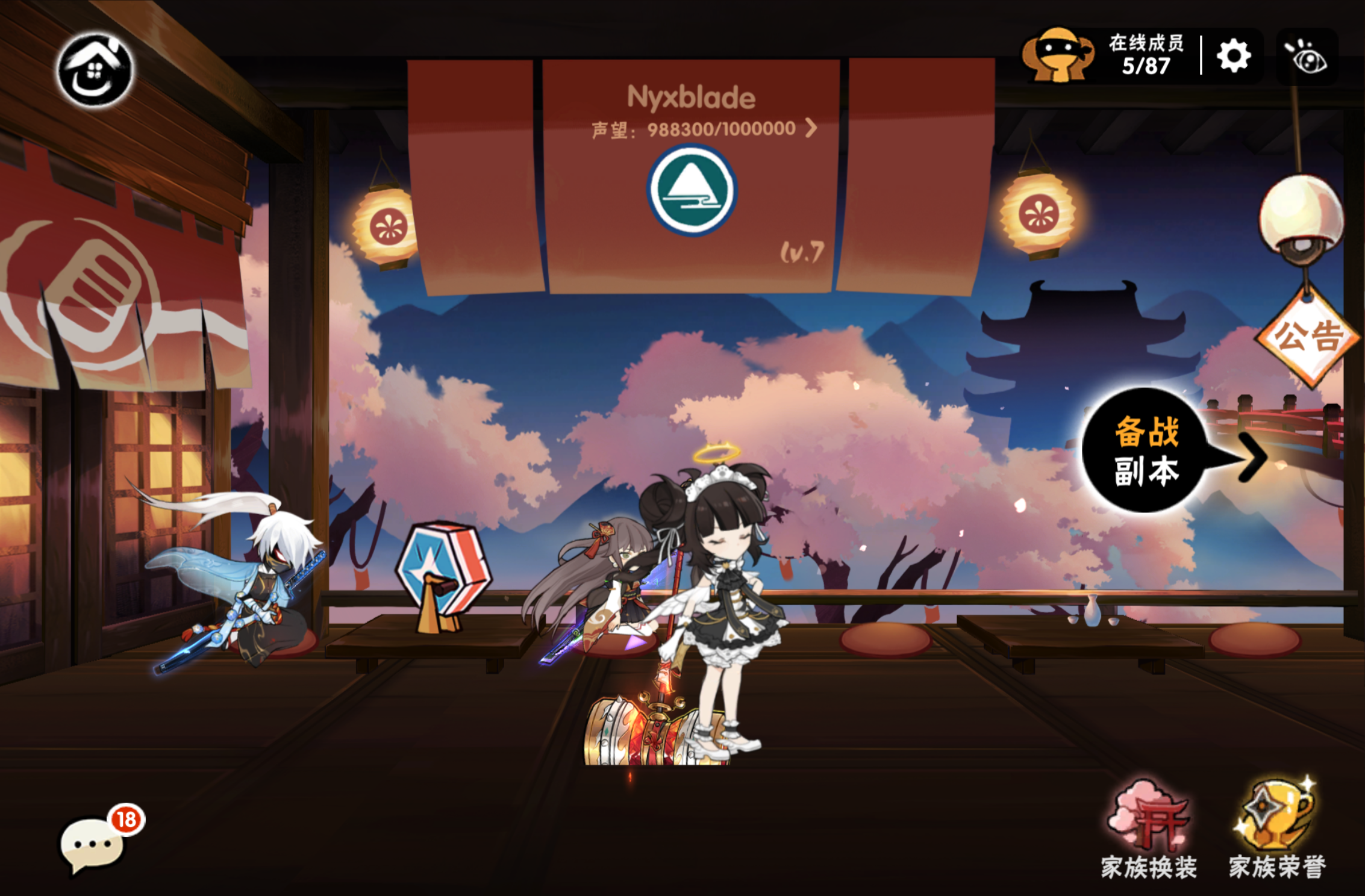Open the settings gear
This screenshot has height=896, width=1365.
1234,56
